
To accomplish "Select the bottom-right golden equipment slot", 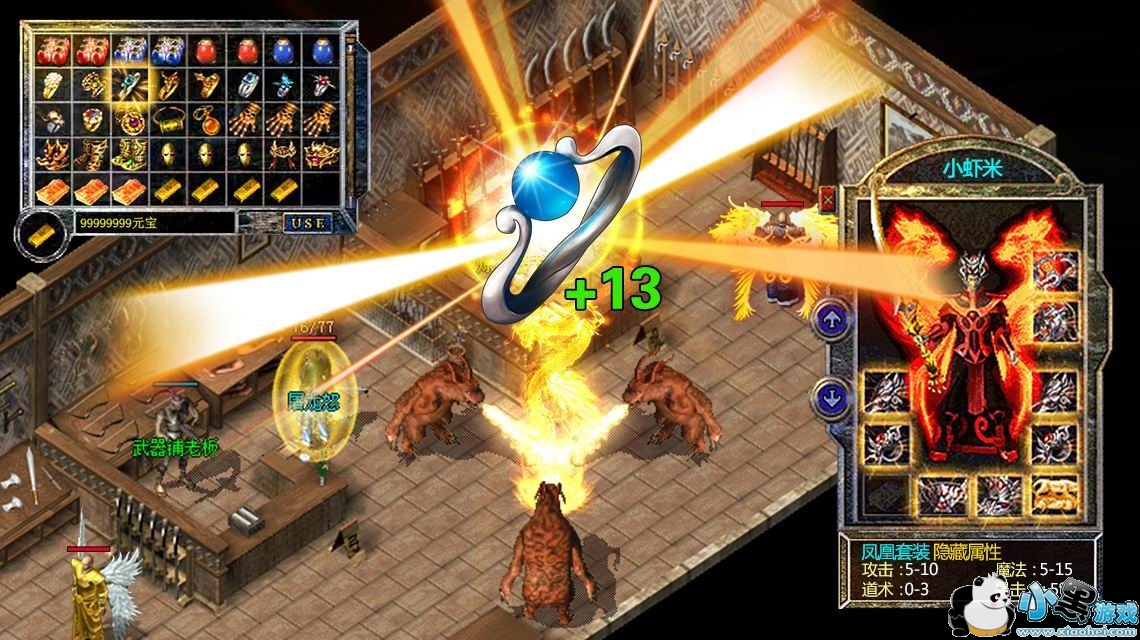I will pos(1054,490).
